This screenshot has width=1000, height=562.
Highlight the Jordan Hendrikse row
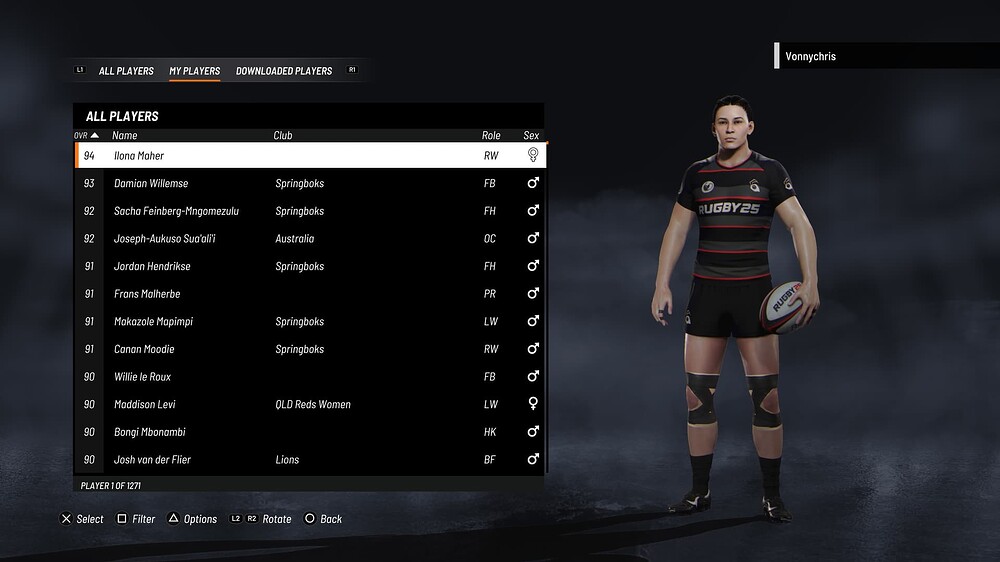[x=310, y=267]
